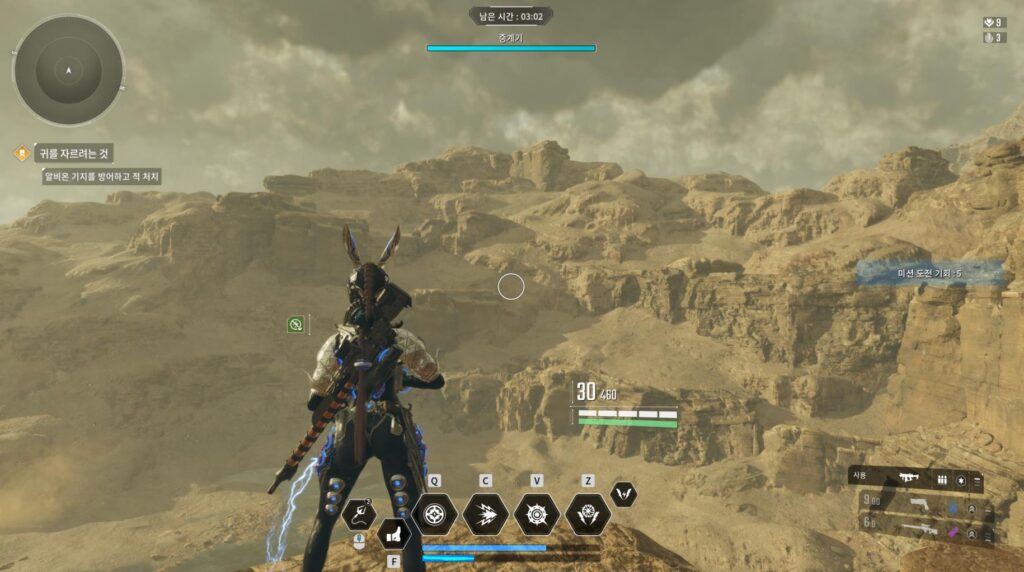
Task: Activate the Q crosshair target skill
Action: point(434,514)
